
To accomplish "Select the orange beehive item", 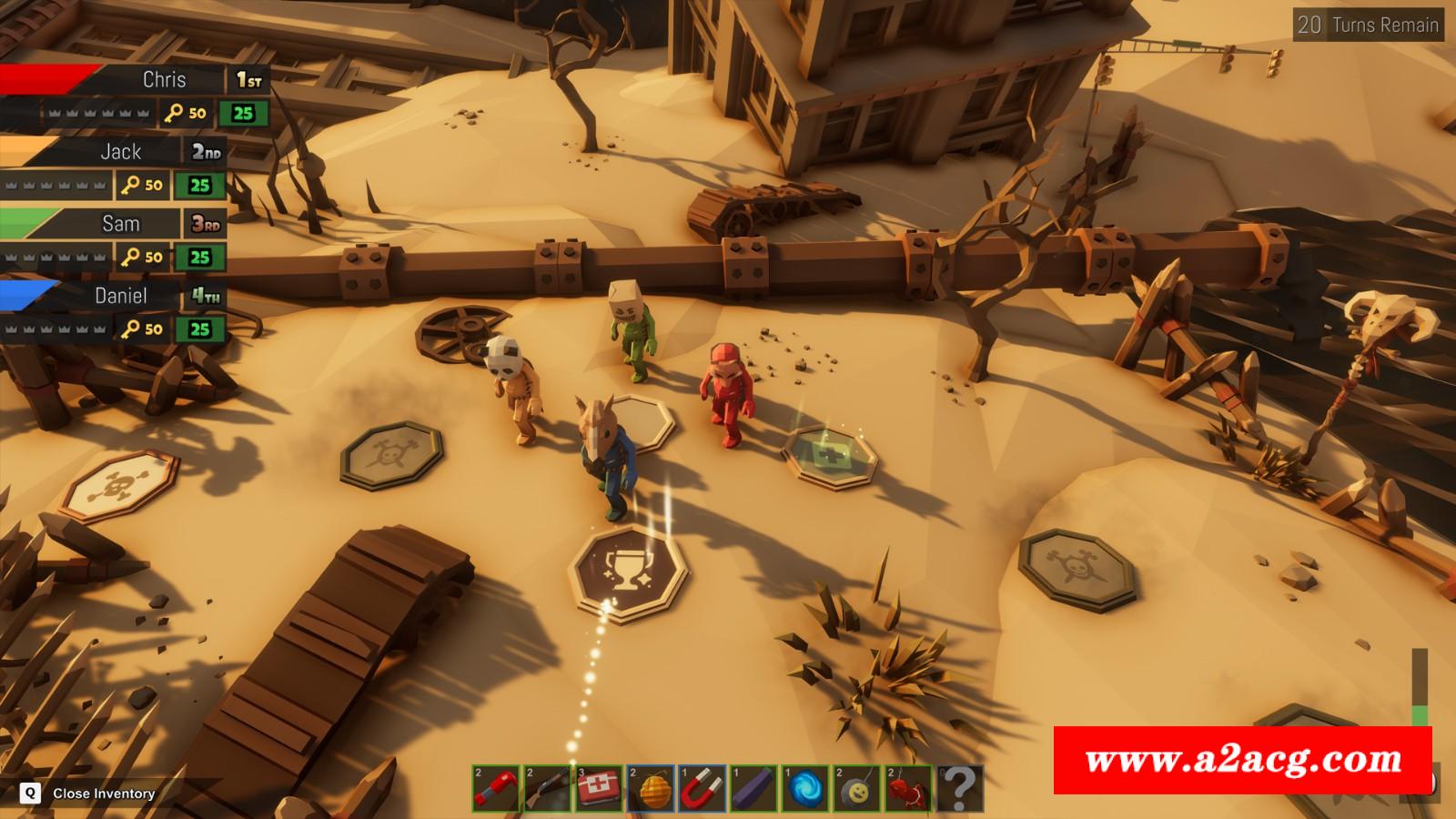I will (x=651, y=788).
